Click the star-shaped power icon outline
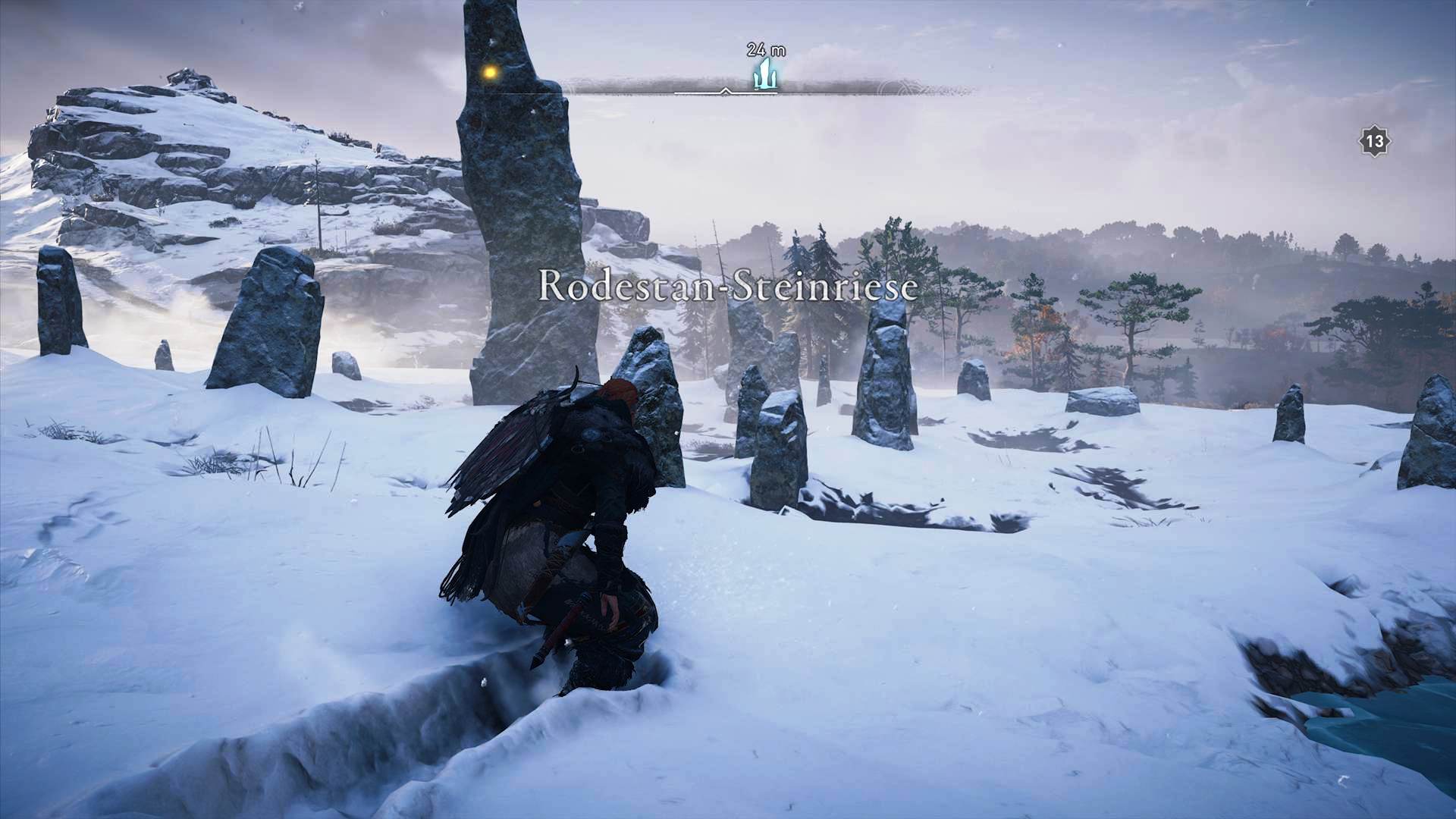Image resolution: width=1456 pixels, height=819 pixels. coord(1374,141)
